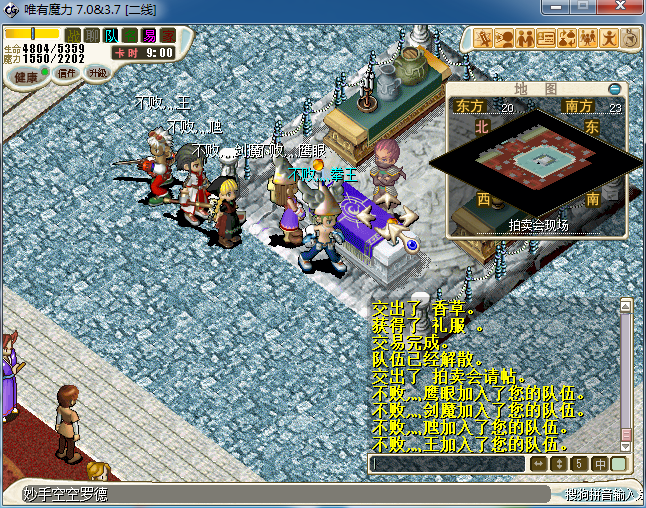This screenshot has height=508, width=646.
Task: Toggle the 聊 chat mode button
Action: click(x=92, y=35)
